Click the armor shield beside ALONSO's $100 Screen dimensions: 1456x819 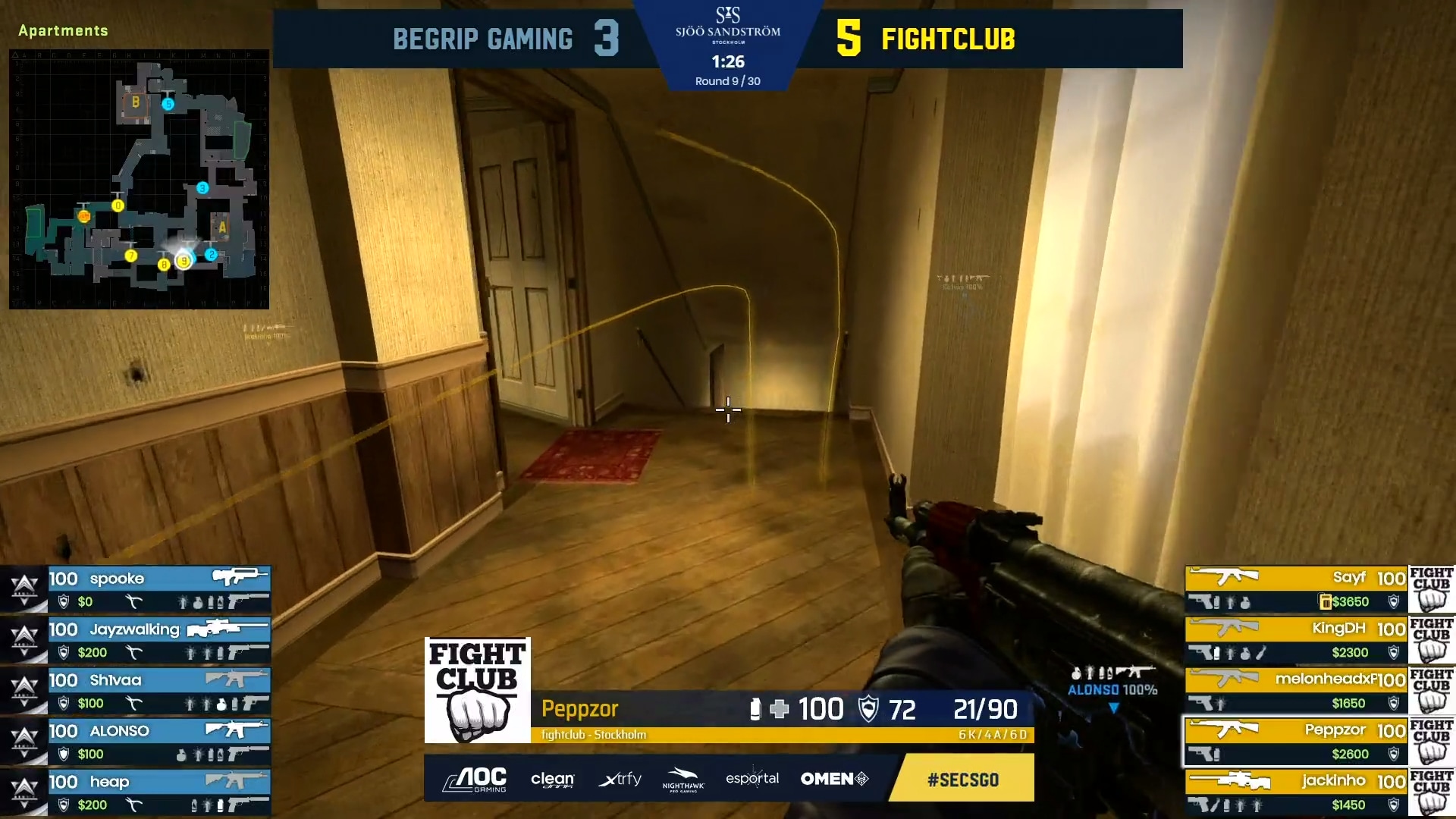[63, 753]
